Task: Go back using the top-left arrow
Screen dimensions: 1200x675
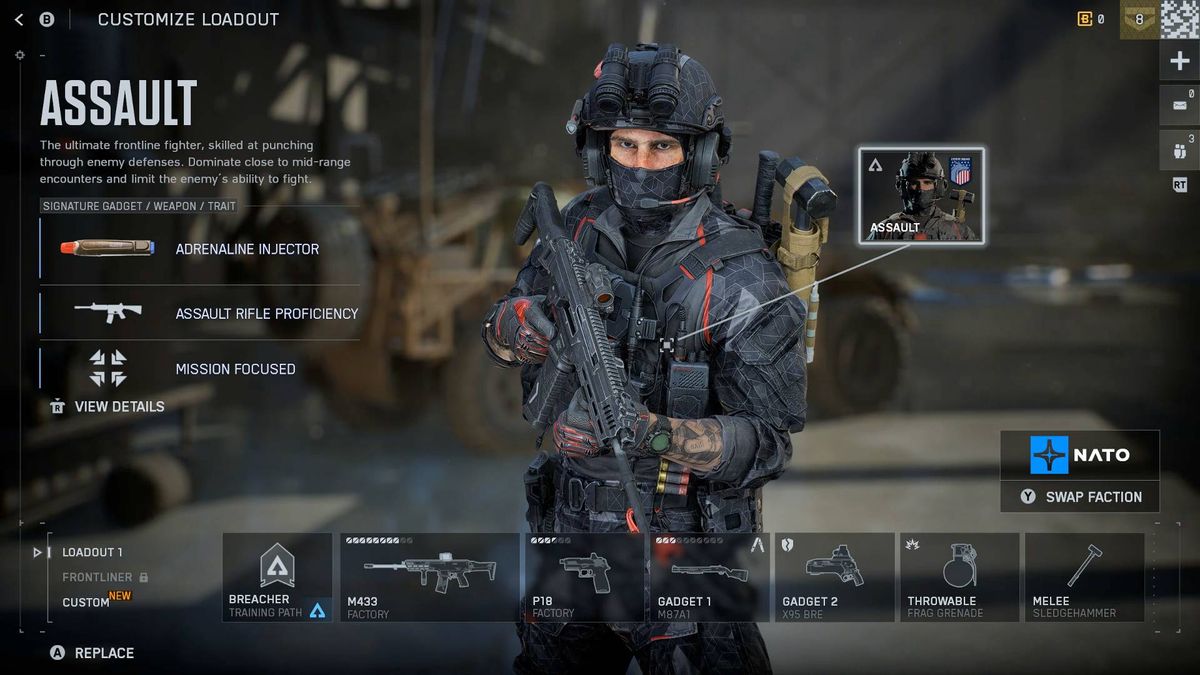Action: pyautogui.click(x=19, y=19)
